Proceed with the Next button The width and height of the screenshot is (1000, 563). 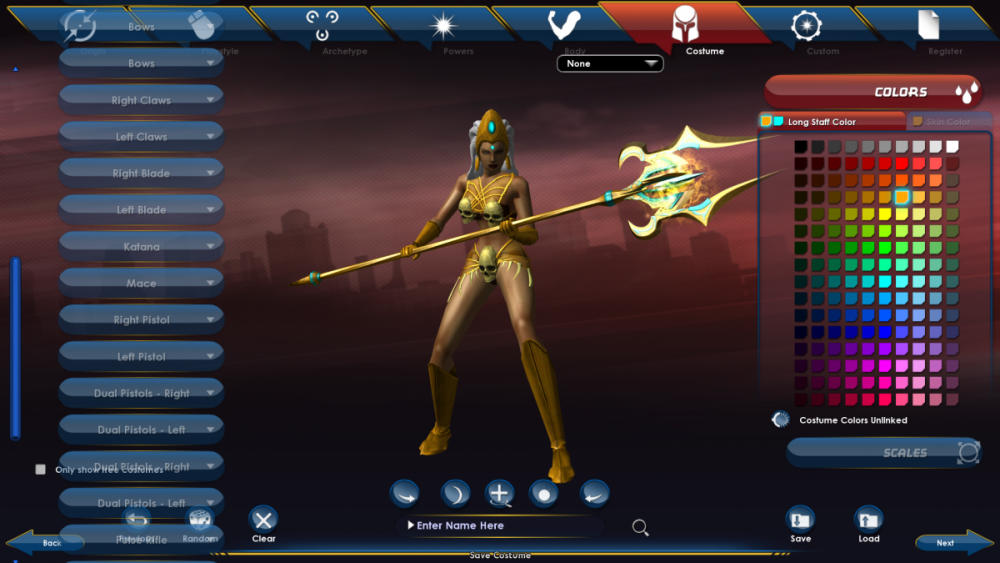point(944,543)
